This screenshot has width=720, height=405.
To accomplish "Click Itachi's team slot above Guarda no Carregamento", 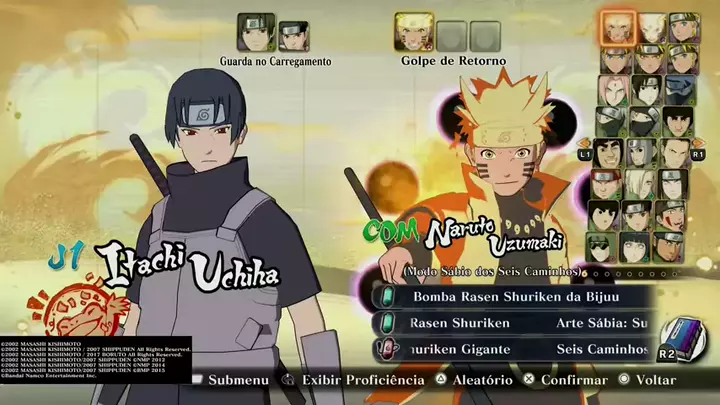I will point(256,33).
